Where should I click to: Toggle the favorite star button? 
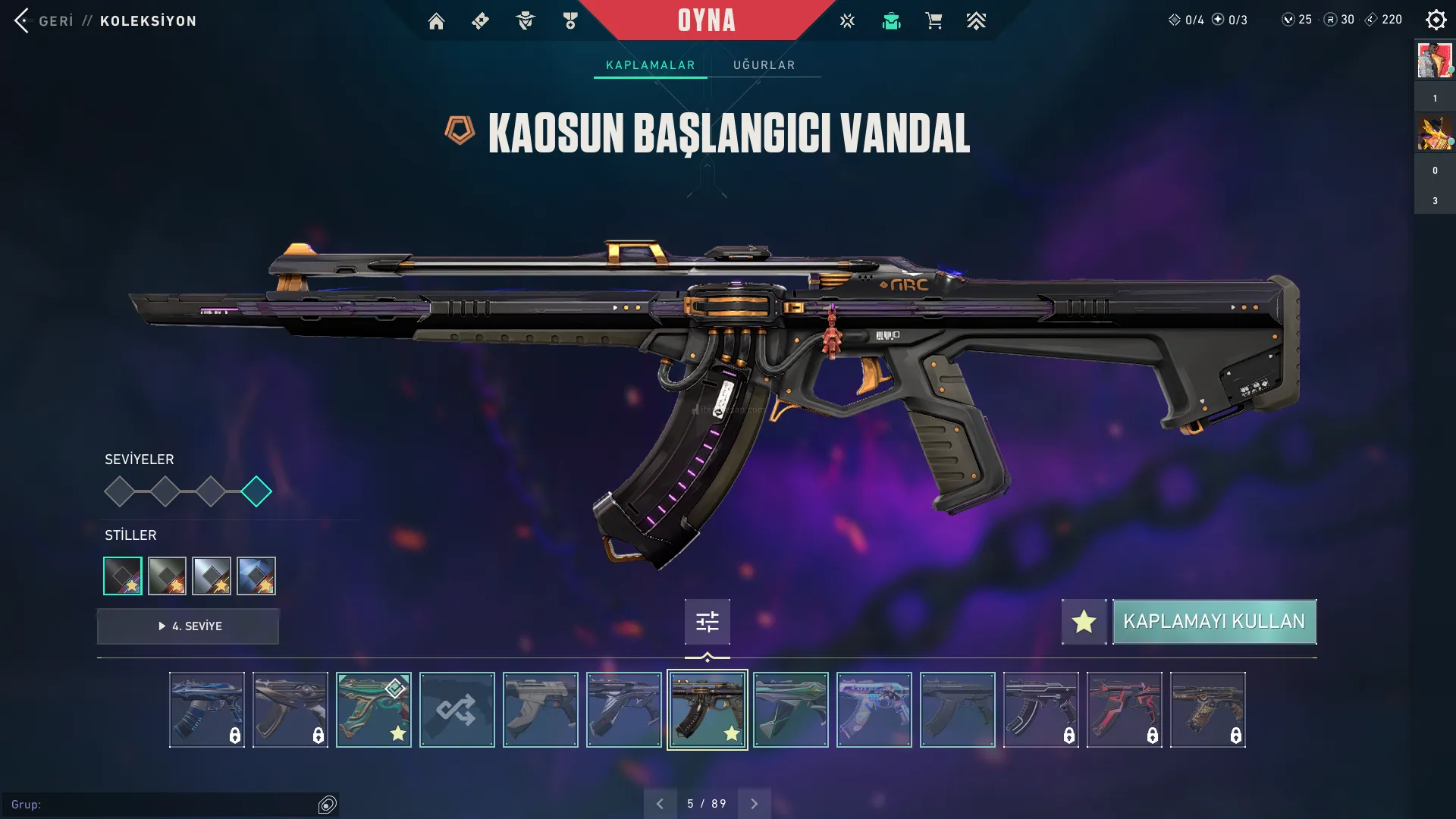(1084, 622)
